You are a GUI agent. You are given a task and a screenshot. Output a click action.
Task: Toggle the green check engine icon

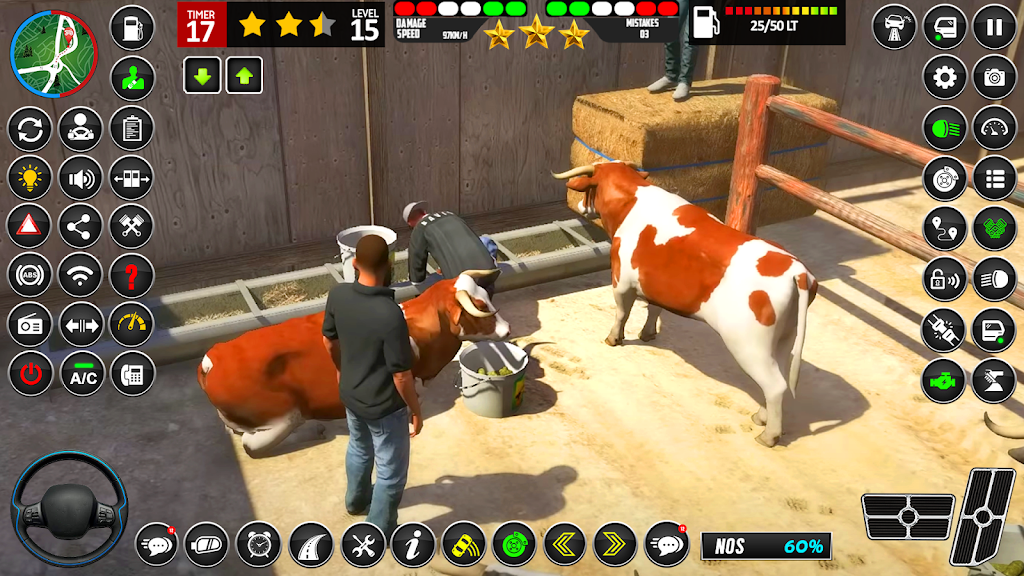coord(944,381)
